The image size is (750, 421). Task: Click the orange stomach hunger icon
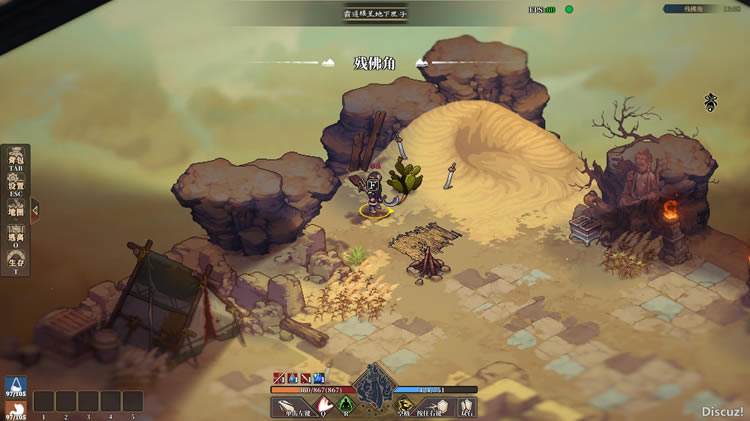(14, 409)
